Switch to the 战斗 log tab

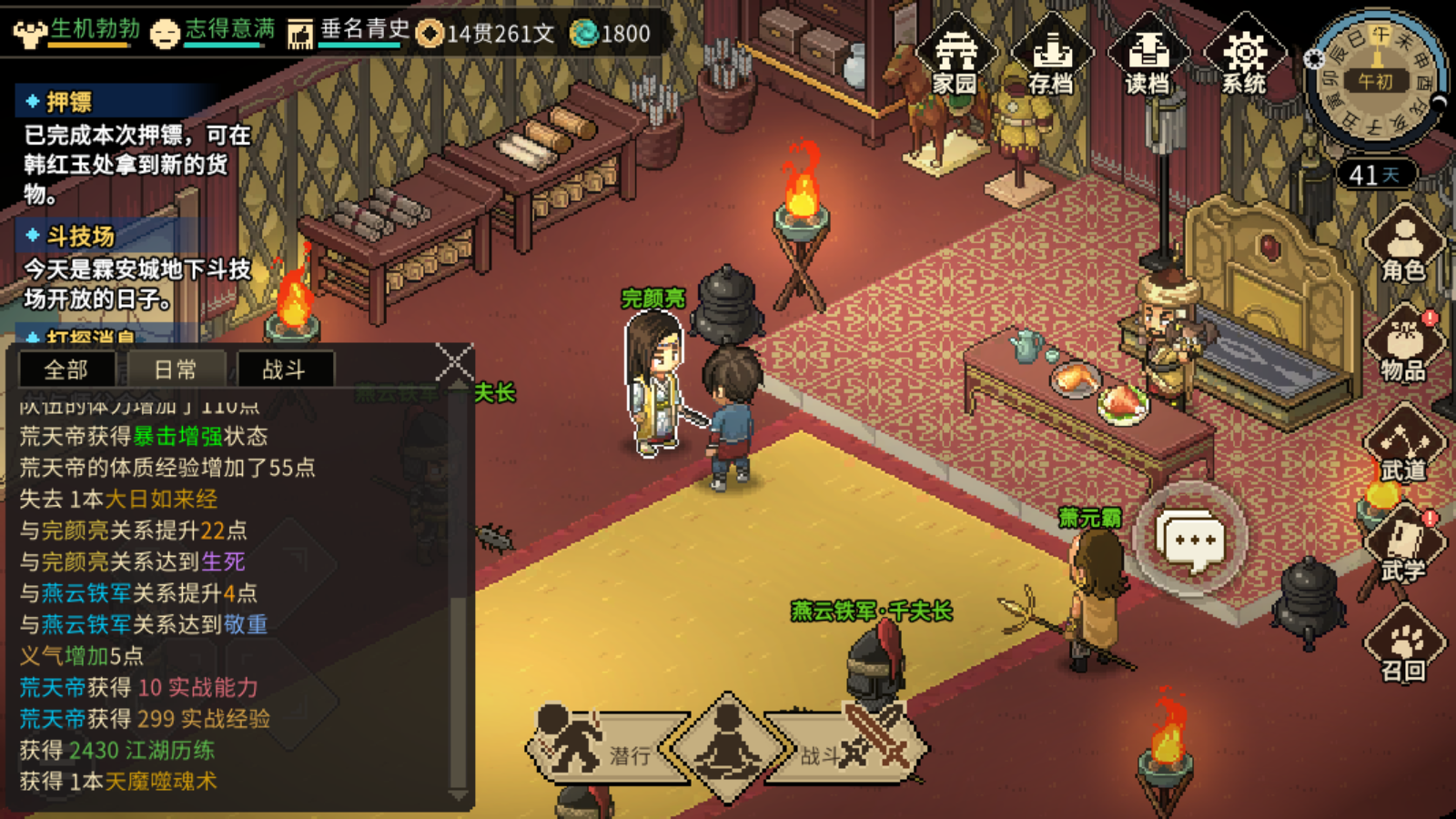coord(284,369)
